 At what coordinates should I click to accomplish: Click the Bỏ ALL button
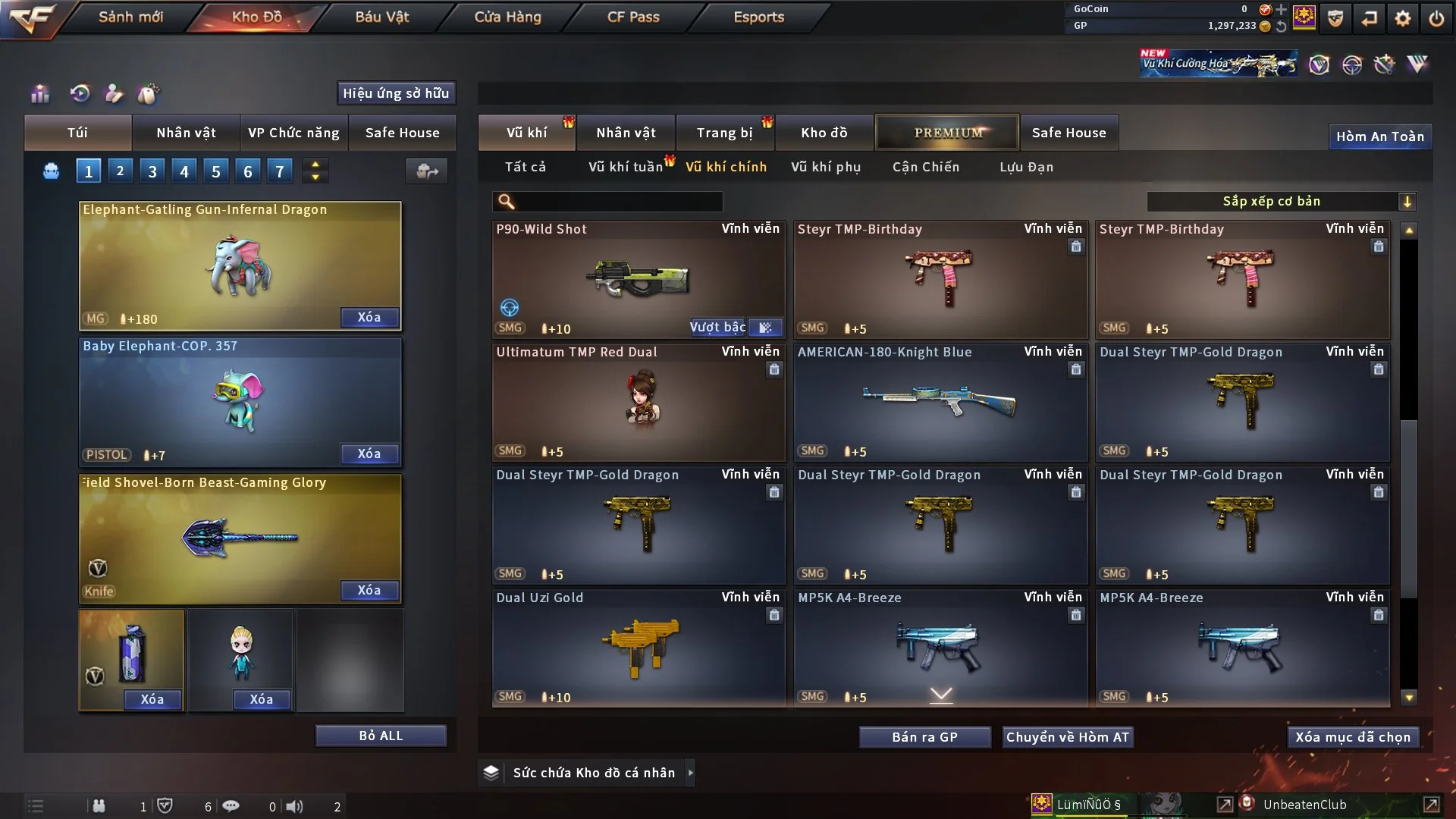[x=381, y=736]
